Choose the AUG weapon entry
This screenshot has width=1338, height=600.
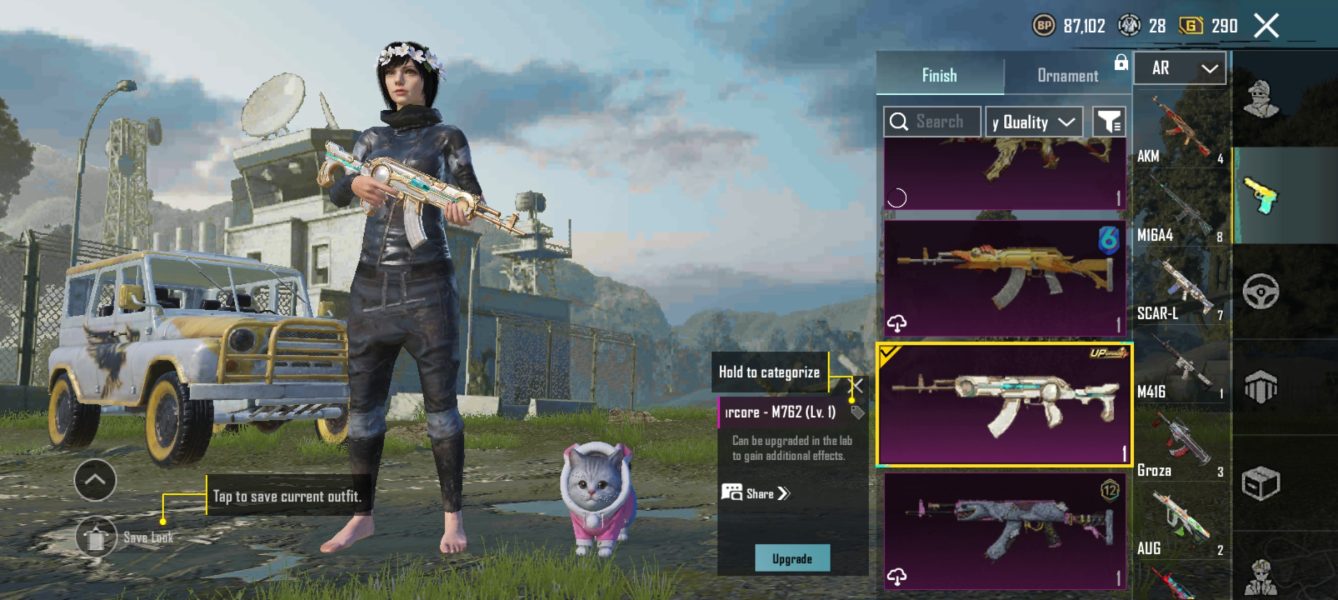[1180, 522]
